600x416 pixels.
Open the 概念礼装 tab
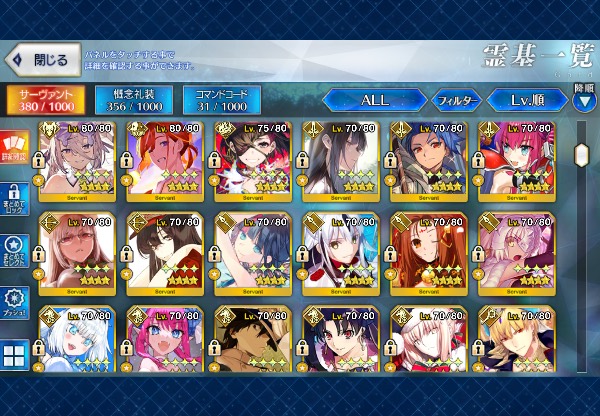click(133, 99)
